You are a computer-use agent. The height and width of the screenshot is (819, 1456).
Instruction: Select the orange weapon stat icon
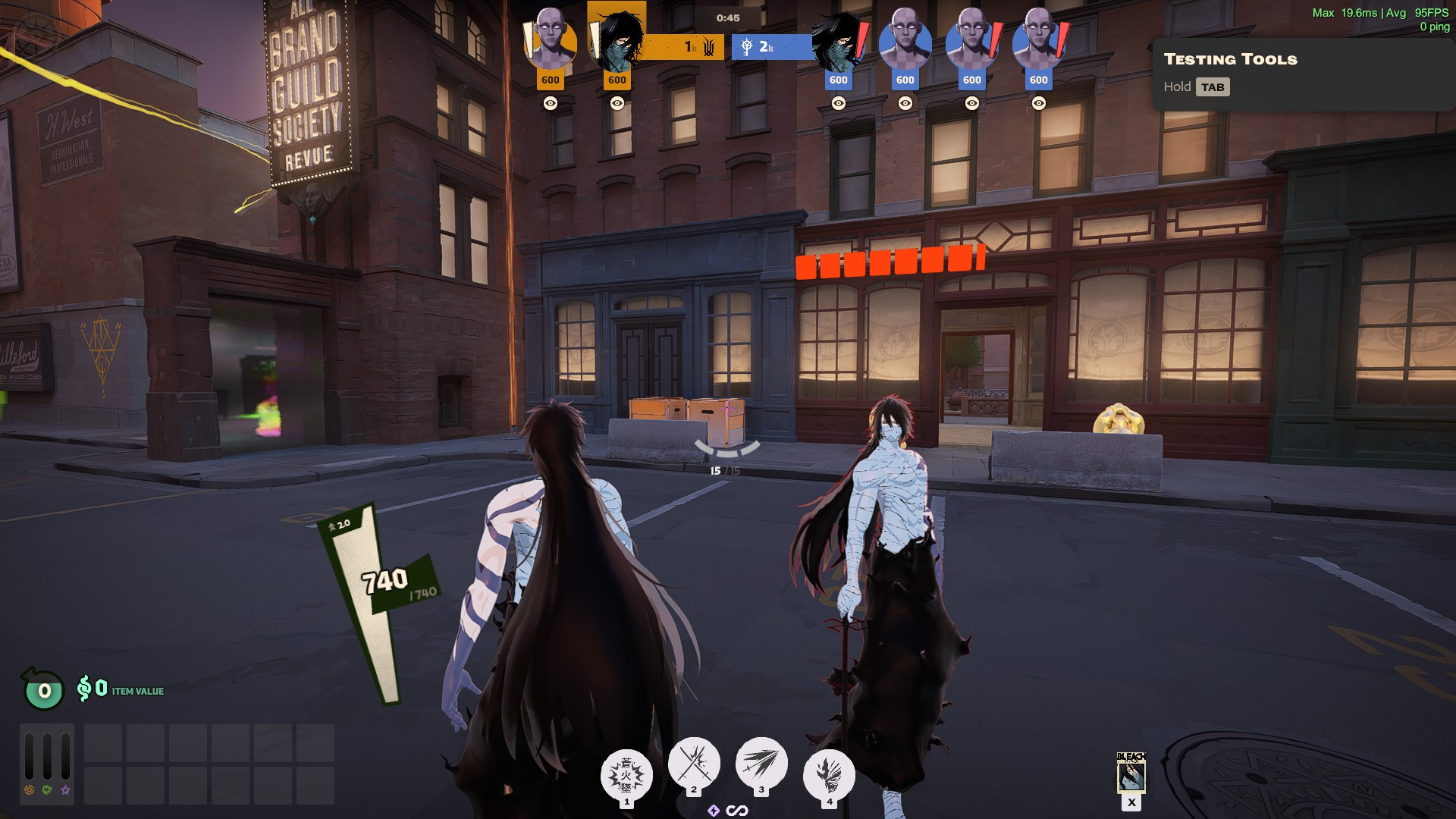[x=29, y=790]
